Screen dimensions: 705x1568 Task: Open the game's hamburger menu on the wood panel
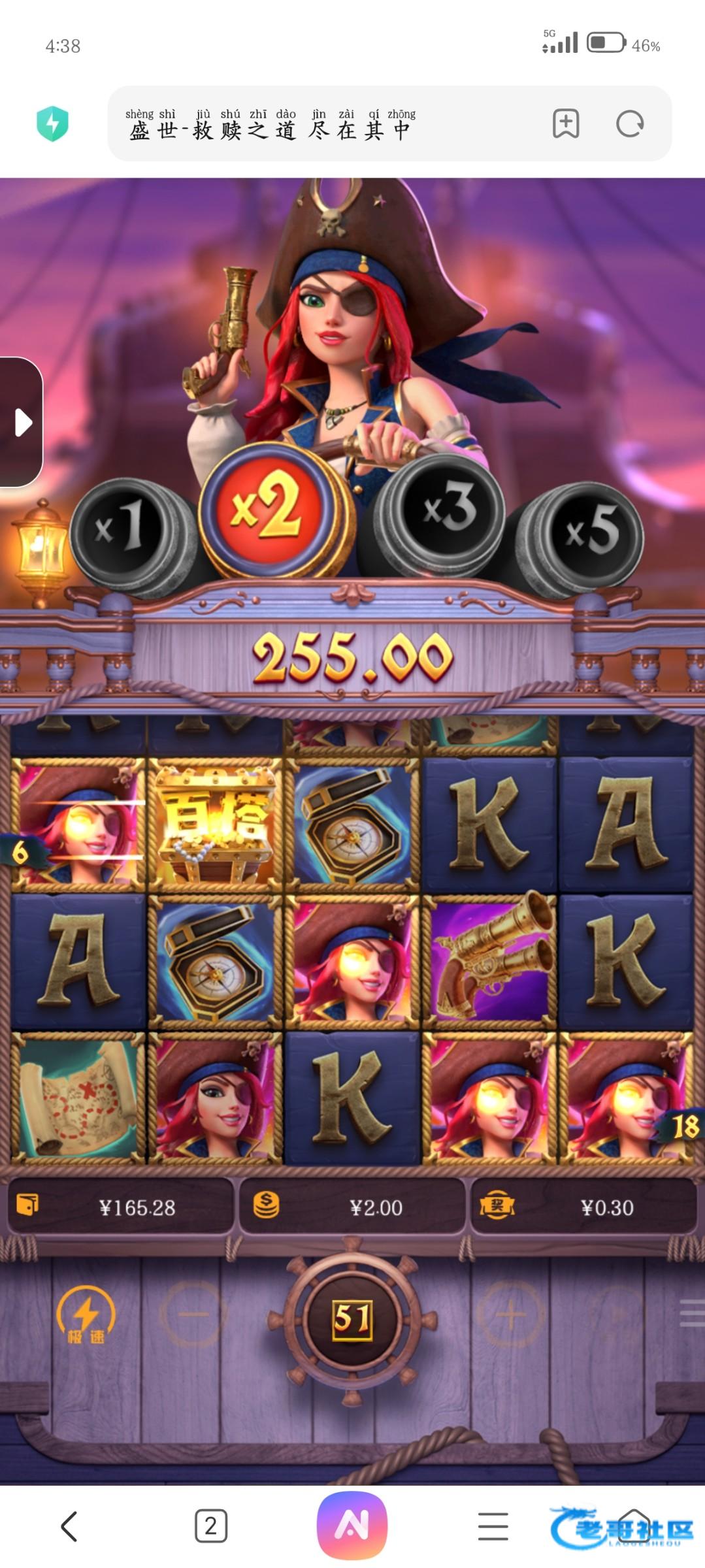[x=691, y=1313]
